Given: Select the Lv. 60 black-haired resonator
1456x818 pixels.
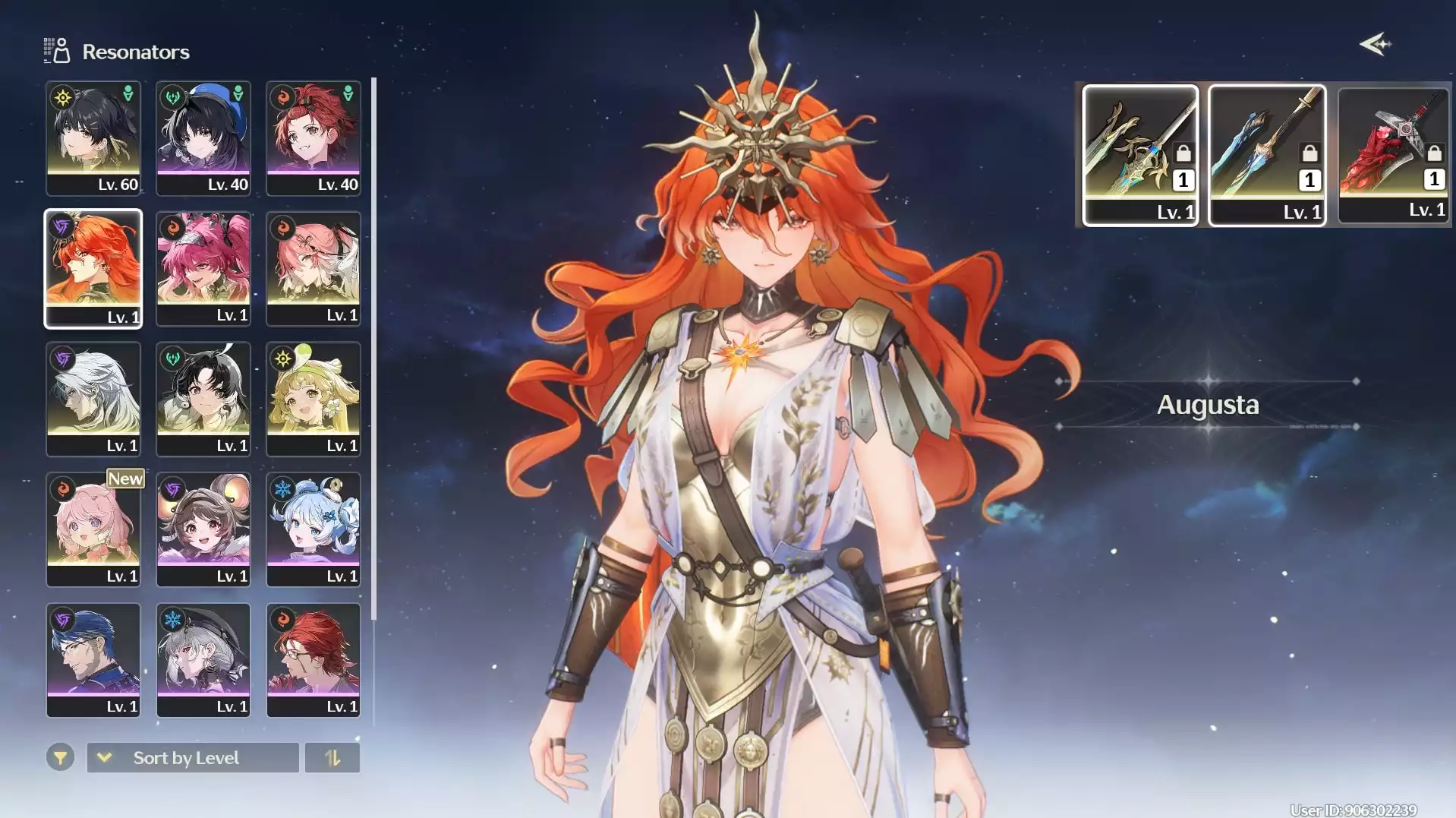Looking at the screenshot, I should 93,138.
